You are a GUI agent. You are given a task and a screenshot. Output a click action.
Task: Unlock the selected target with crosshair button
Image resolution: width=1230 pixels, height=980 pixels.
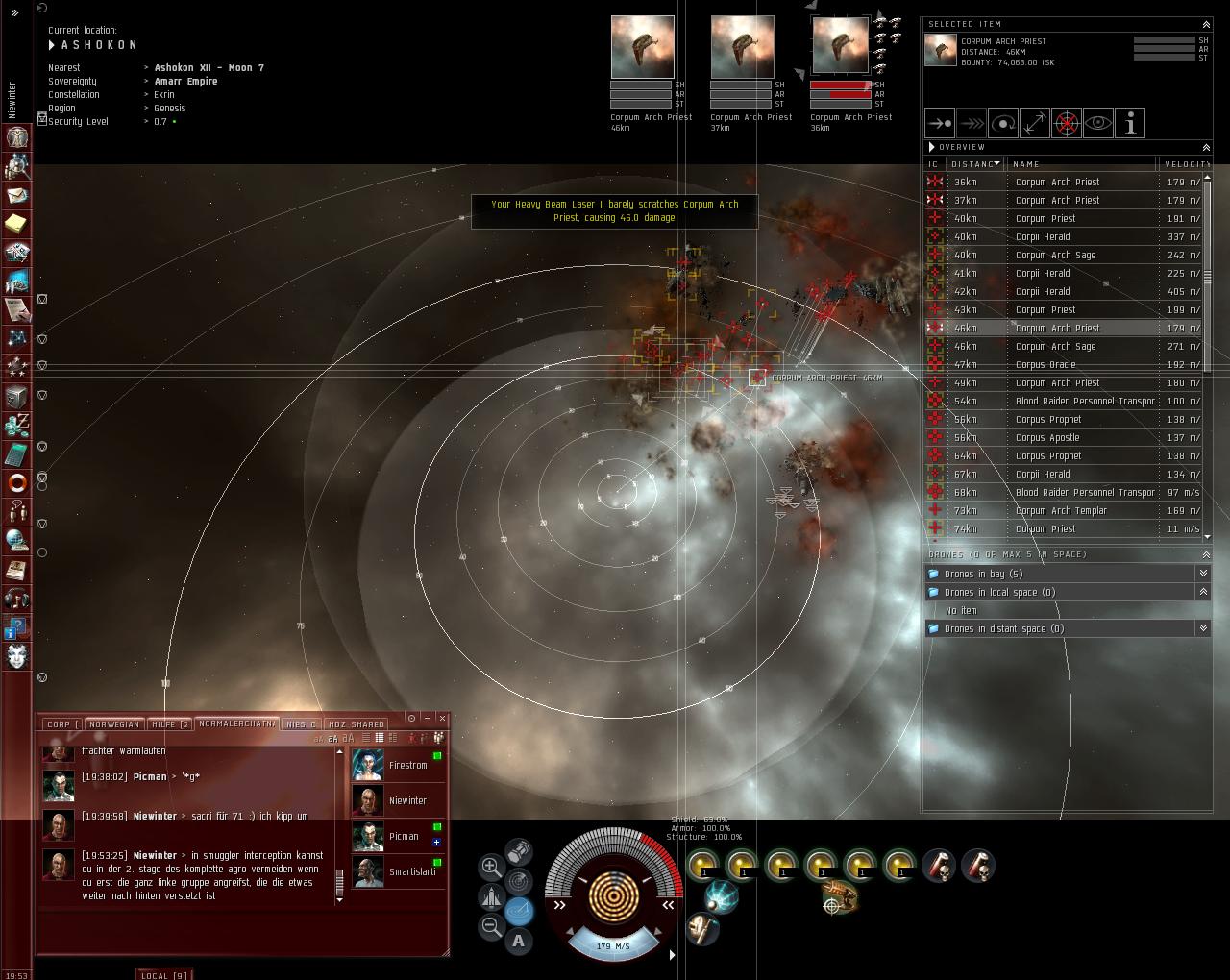click(1066, 123)
